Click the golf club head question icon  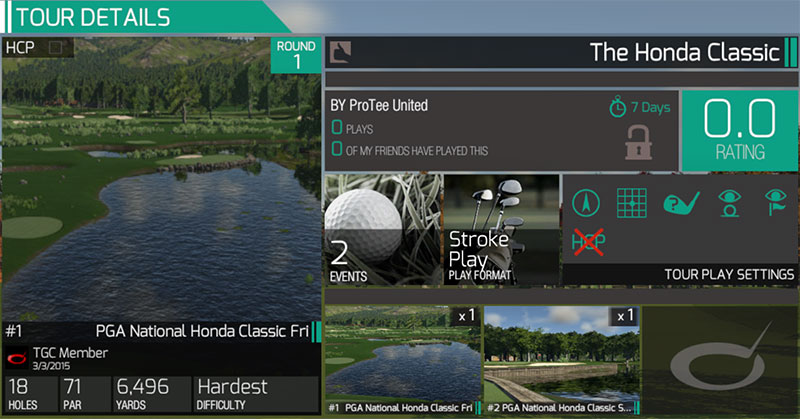679,203
